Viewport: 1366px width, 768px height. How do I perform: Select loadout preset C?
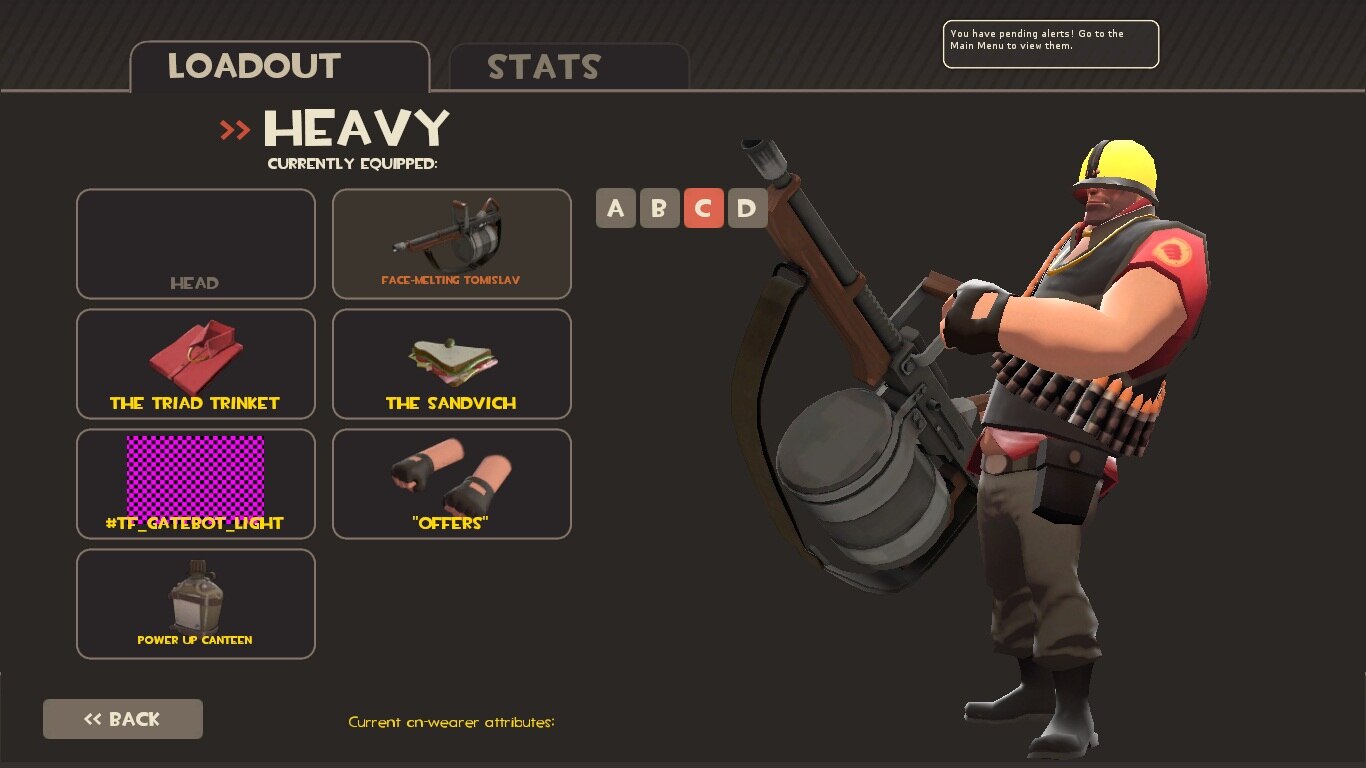pyautogui.click(x=703, y=208)
